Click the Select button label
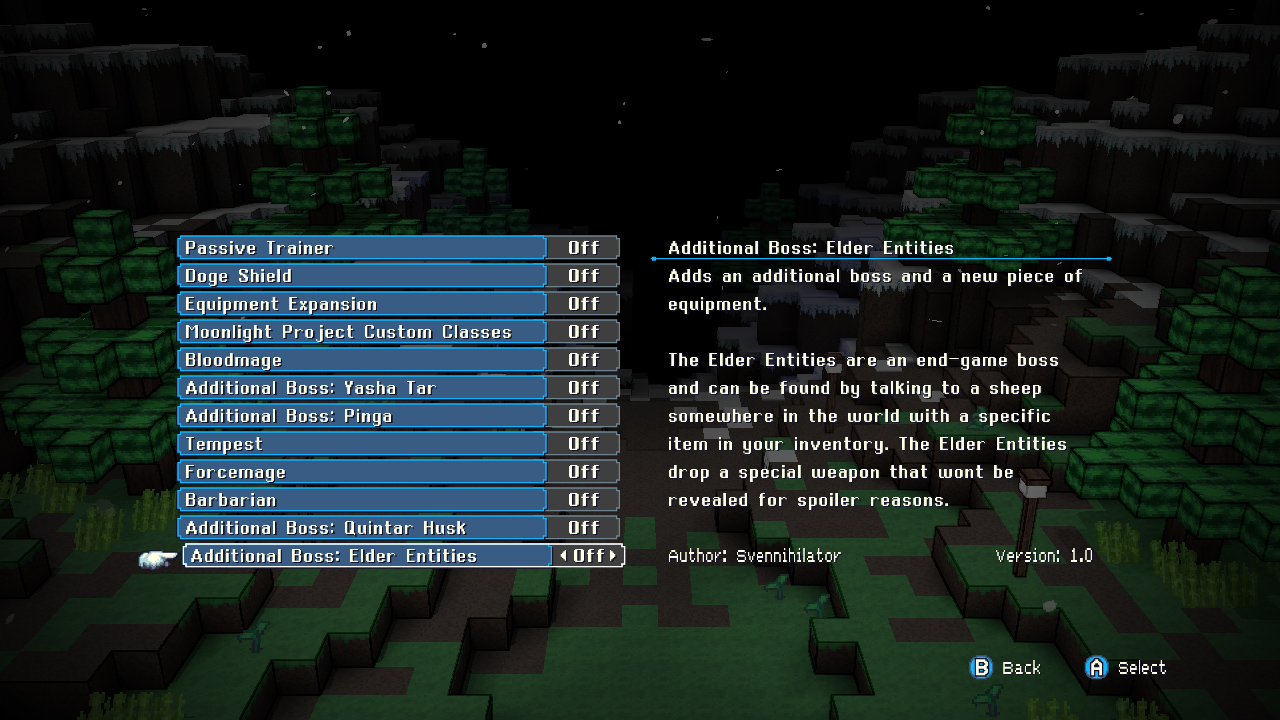The width and height of the screenshot is (1280, 720). (1144, 667)
